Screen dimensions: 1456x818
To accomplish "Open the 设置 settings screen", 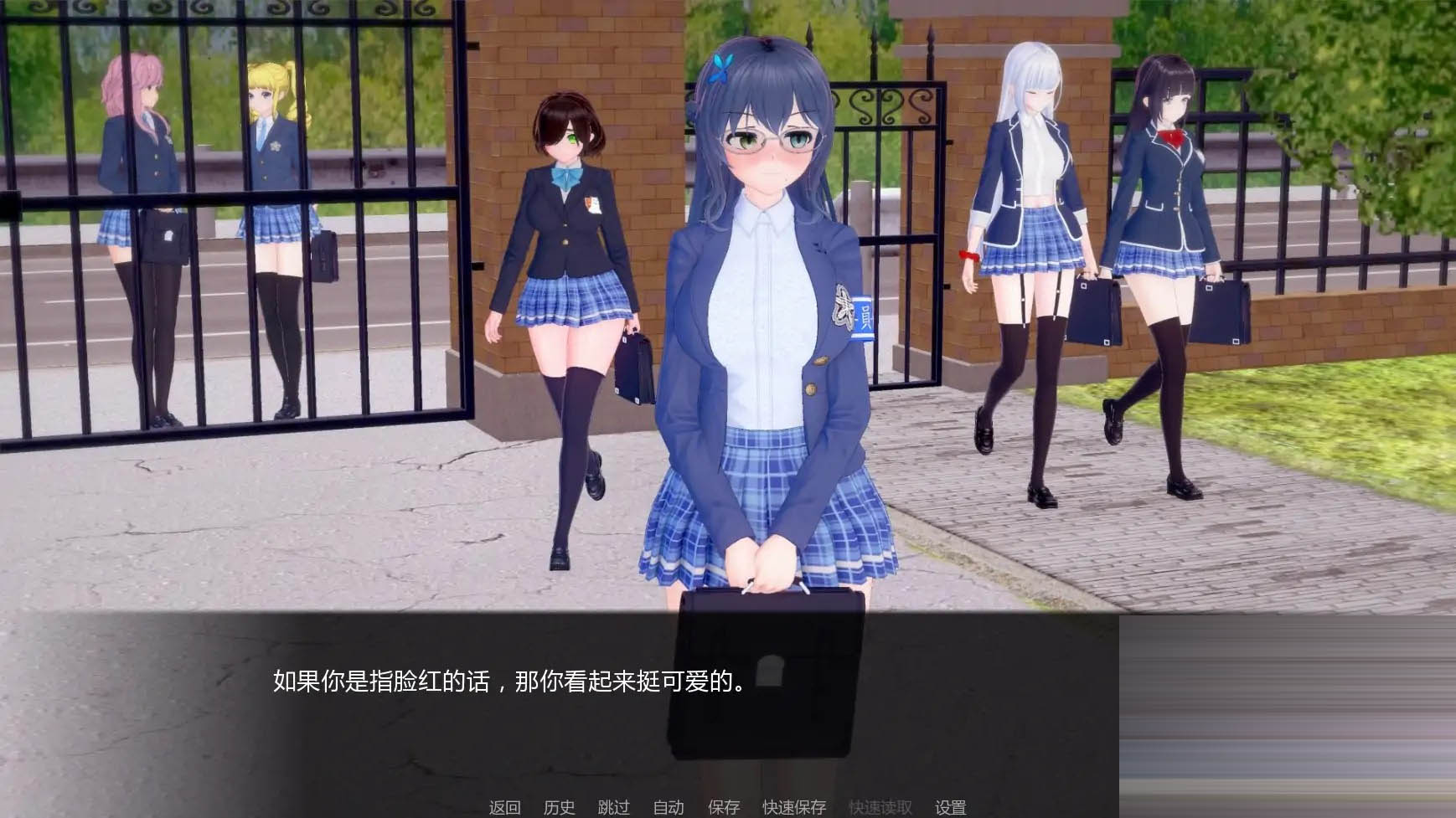I will (x=950, y=808).
